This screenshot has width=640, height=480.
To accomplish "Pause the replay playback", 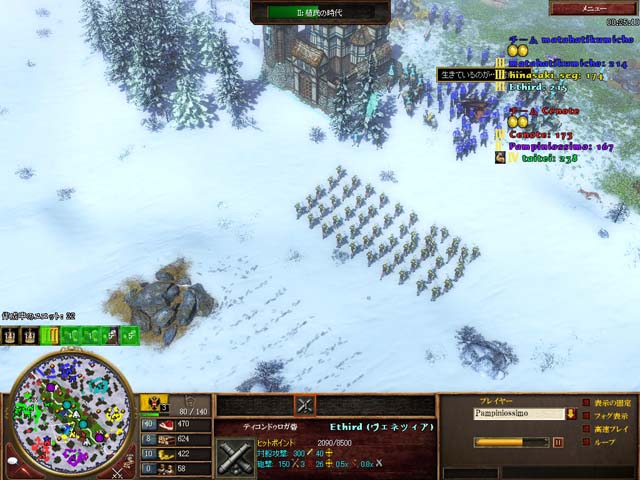I will tap(558, 442).
